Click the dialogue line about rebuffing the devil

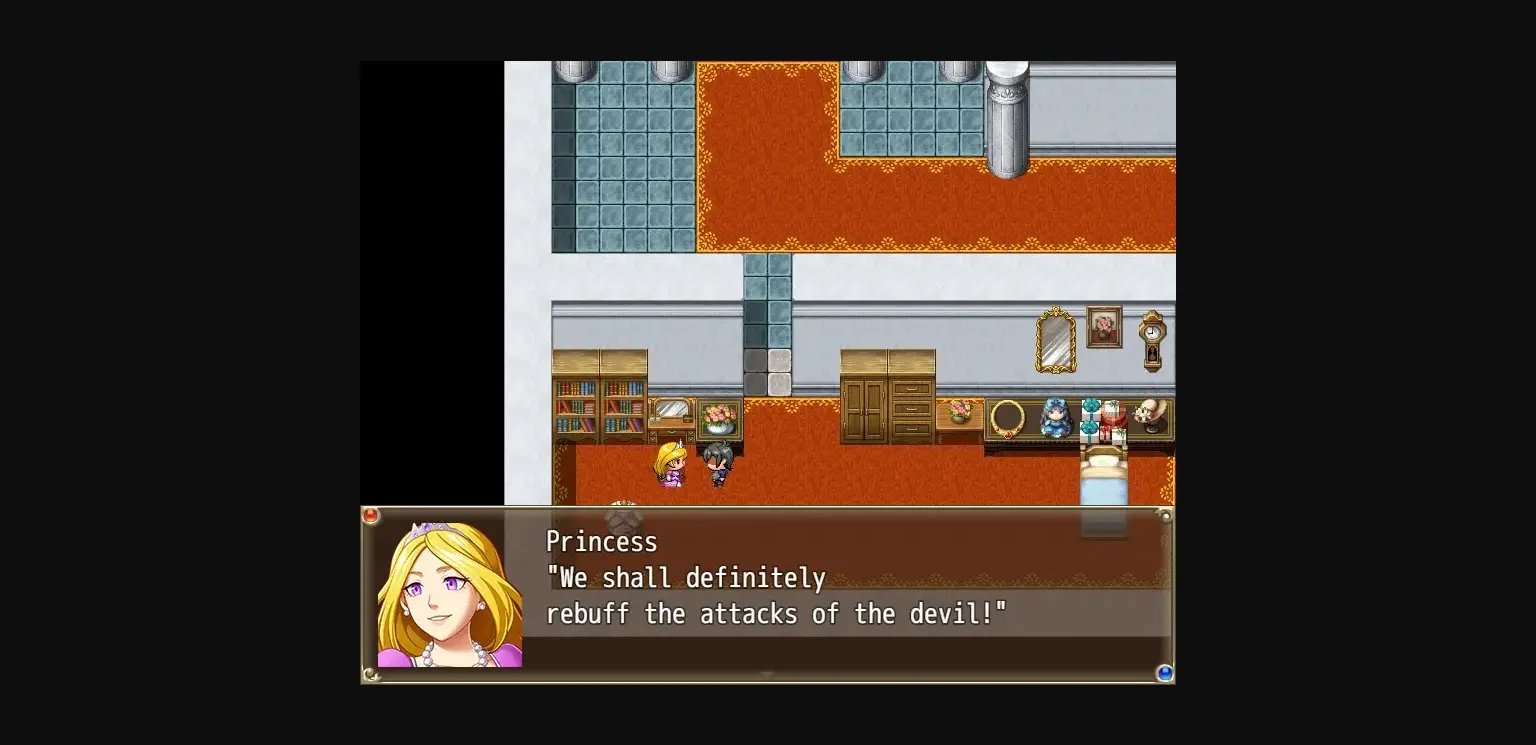(x=777, y=614)
